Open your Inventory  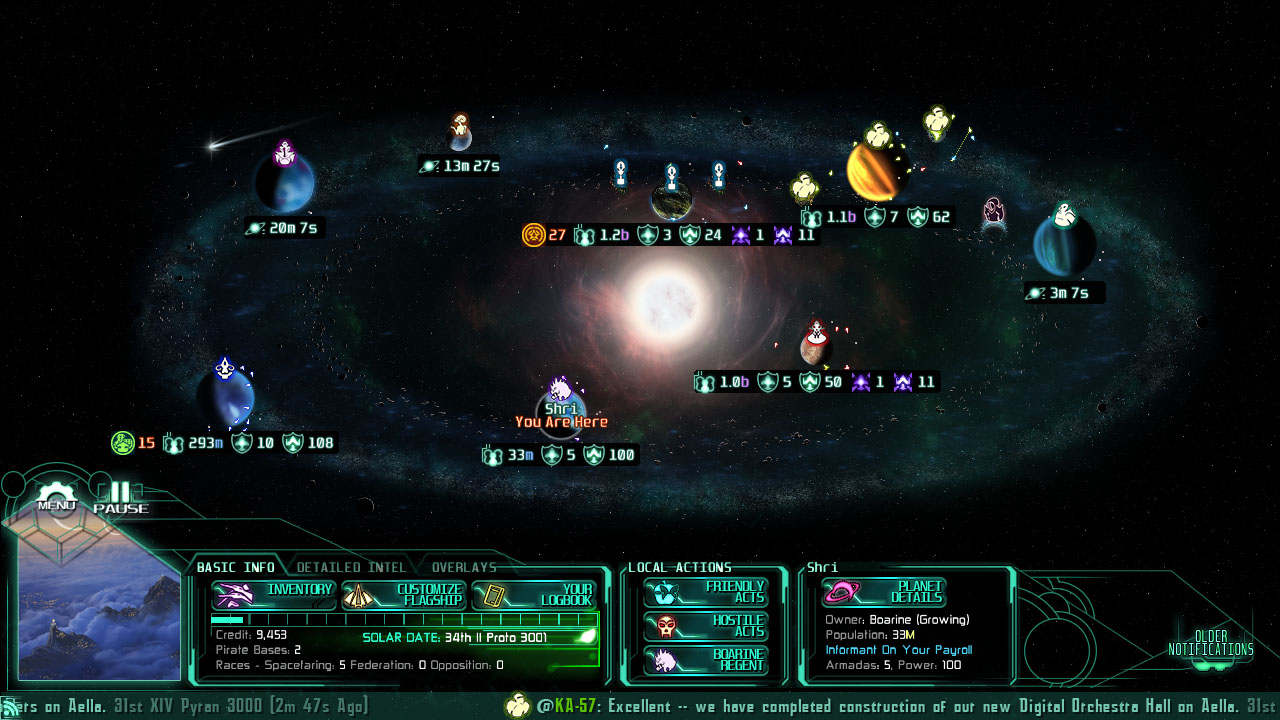tap(274, 594)
